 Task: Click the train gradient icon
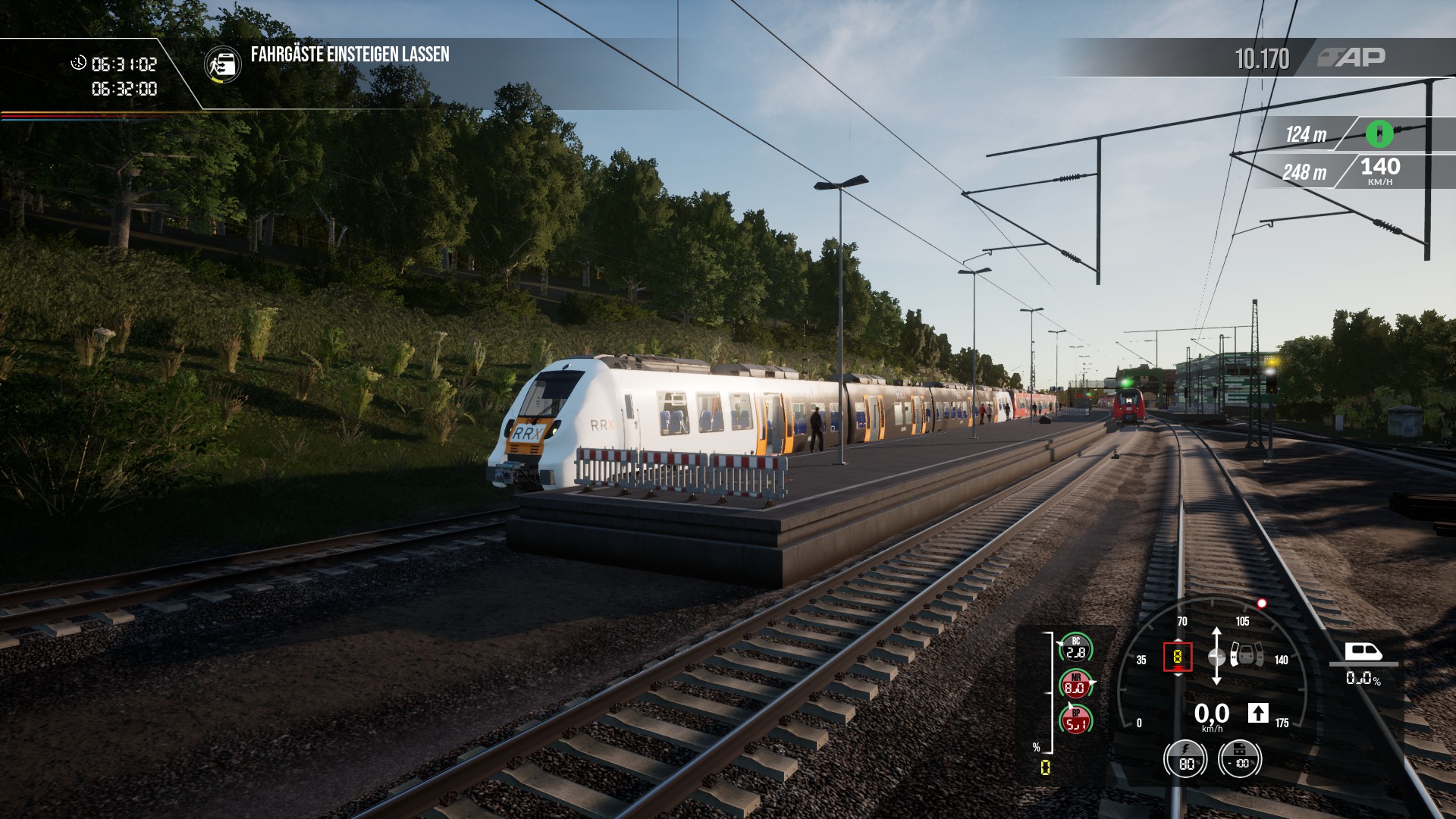1363,652
